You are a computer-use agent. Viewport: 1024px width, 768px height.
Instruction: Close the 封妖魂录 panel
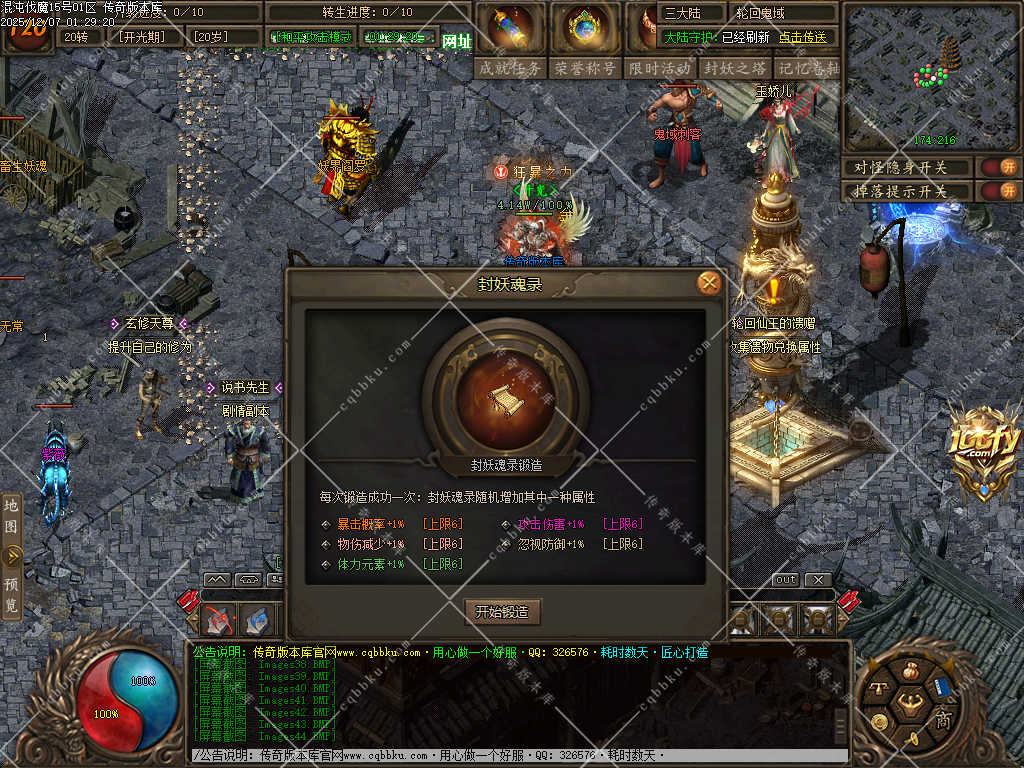[x=709, y=283]
